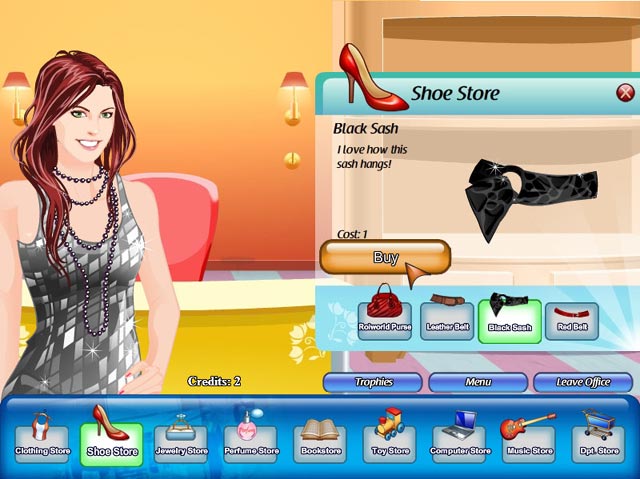
Task: Open the Menu
Action: 478,382
